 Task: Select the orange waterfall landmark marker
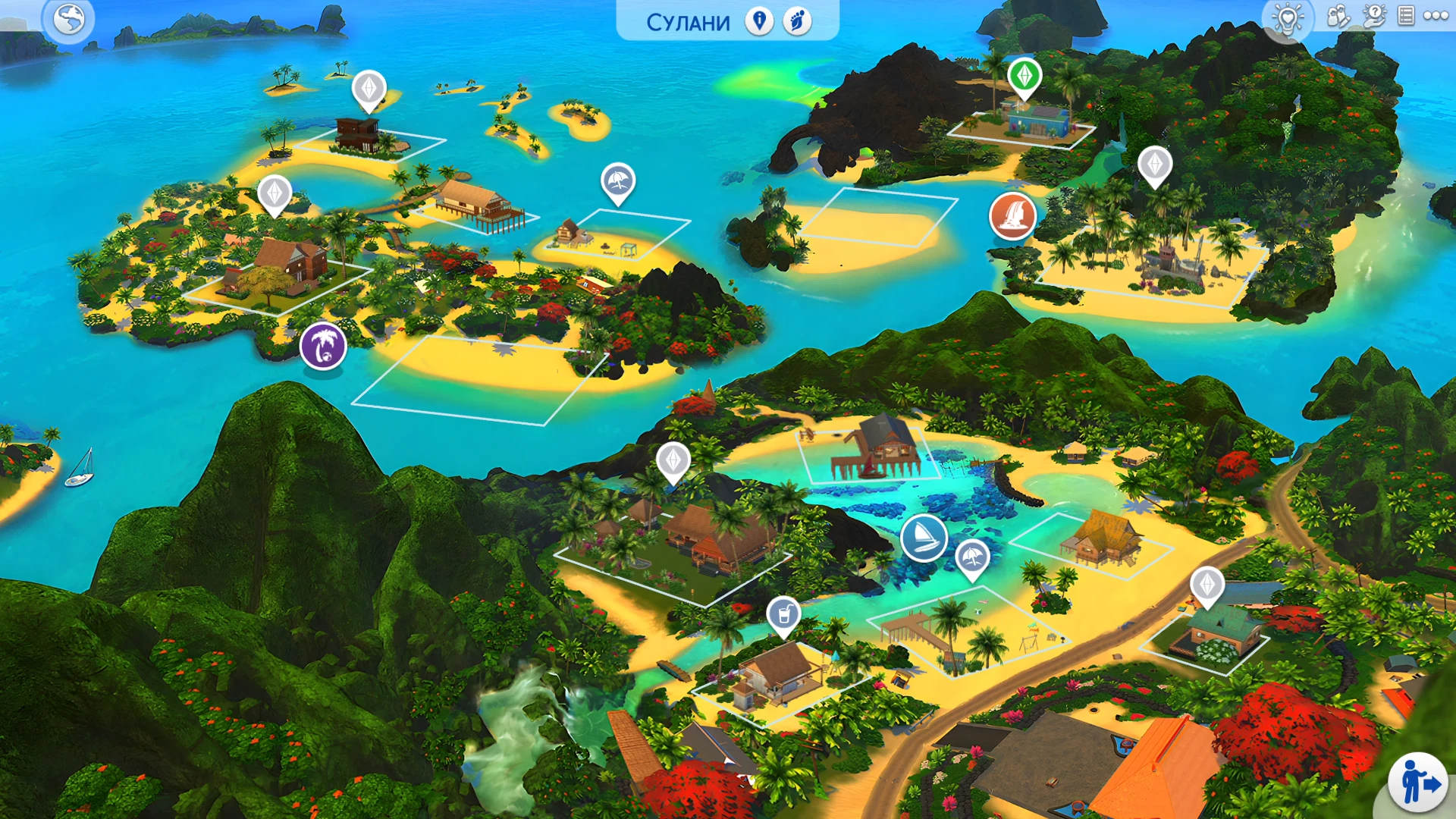point(1015,216)
